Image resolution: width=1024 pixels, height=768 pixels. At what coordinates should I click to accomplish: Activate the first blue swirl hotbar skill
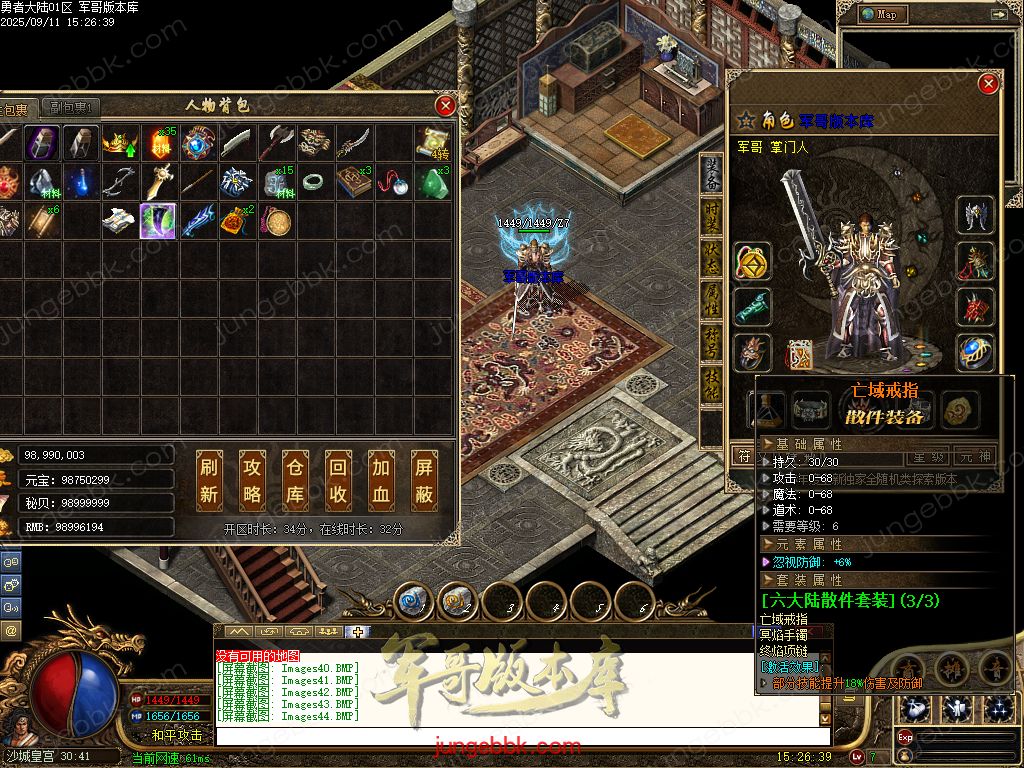click(x=412, y=601)
